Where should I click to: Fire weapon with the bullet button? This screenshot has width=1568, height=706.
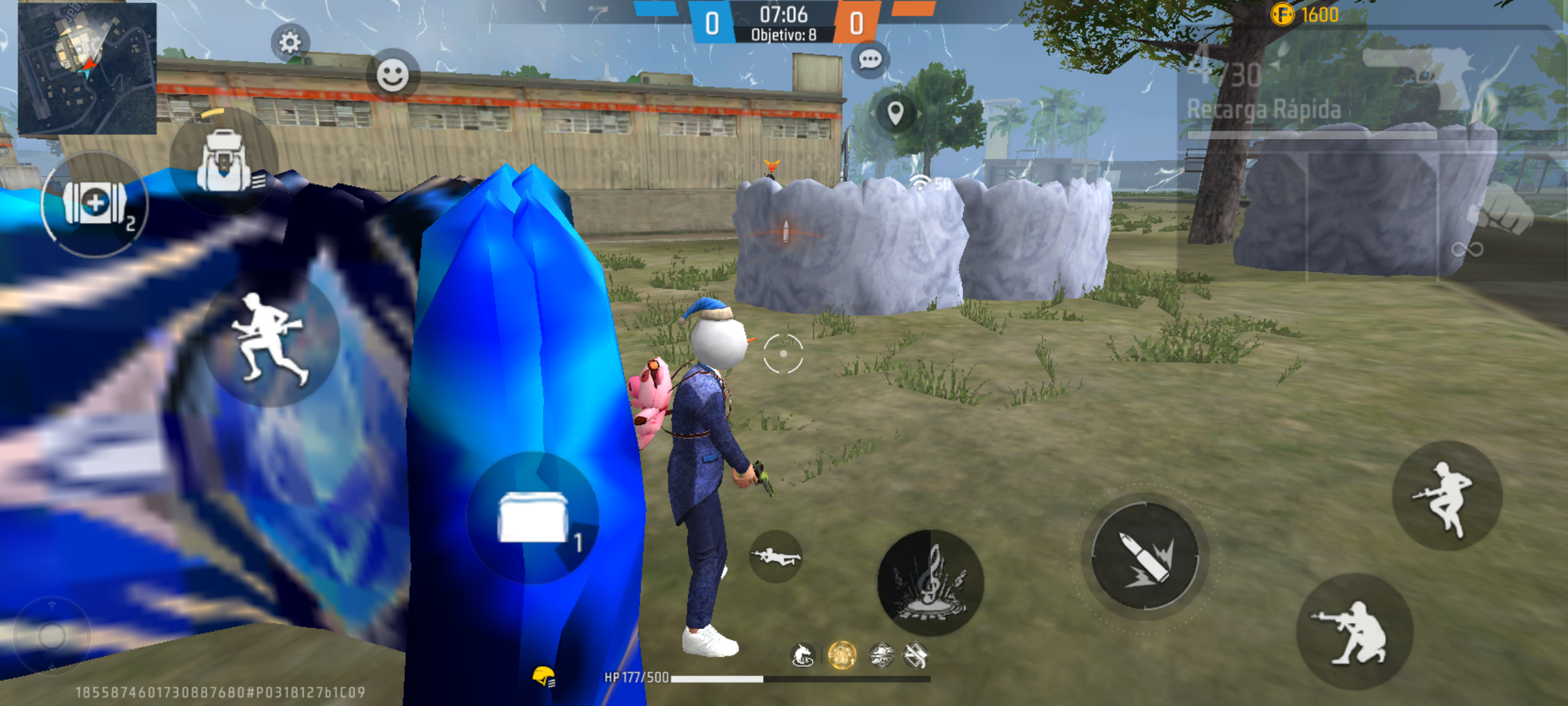(x=1145, y=556)
